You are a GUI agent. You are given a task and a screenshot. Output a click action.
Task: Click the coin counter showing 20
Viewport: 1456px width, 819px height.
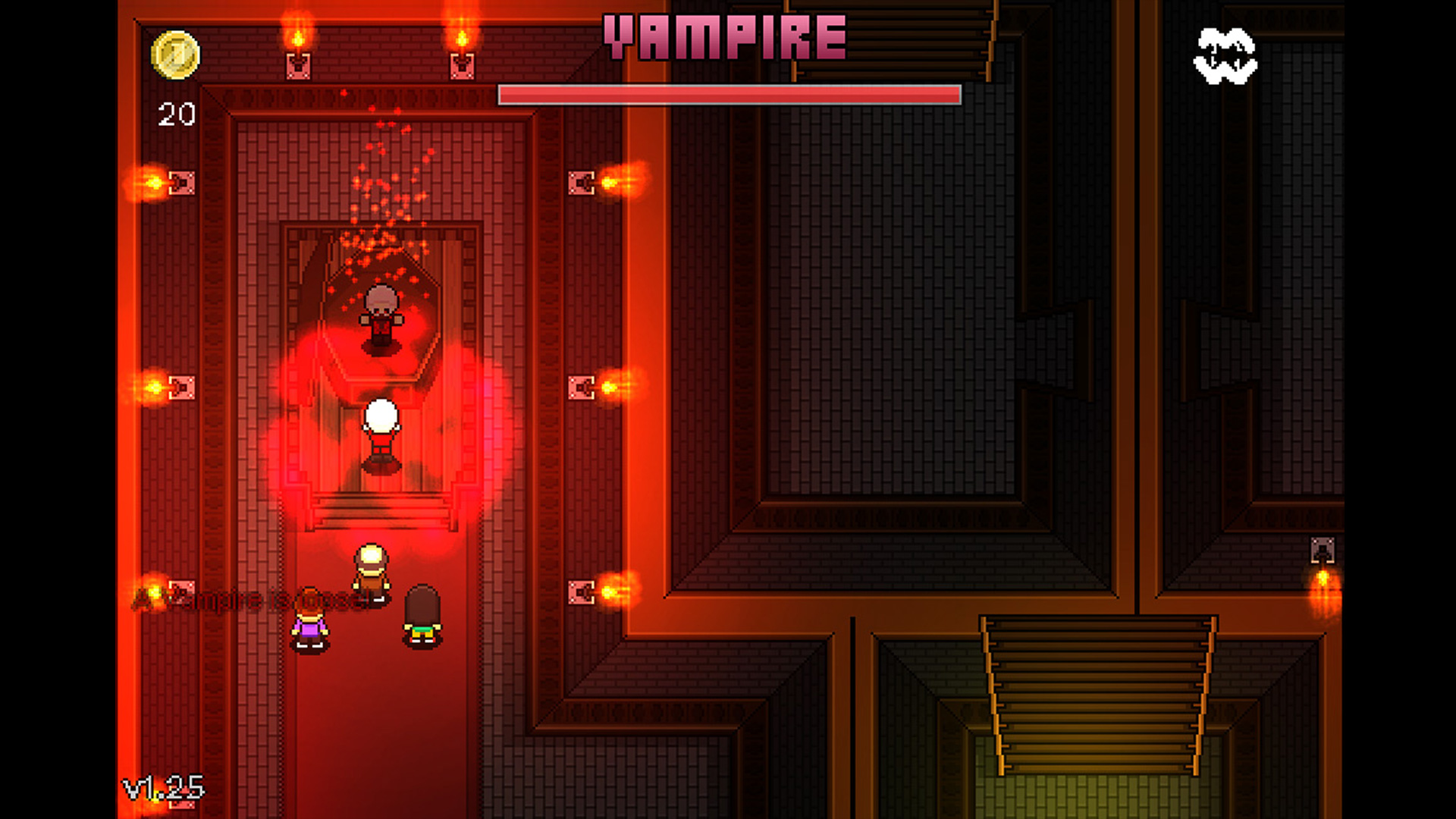tap(175, 114)
